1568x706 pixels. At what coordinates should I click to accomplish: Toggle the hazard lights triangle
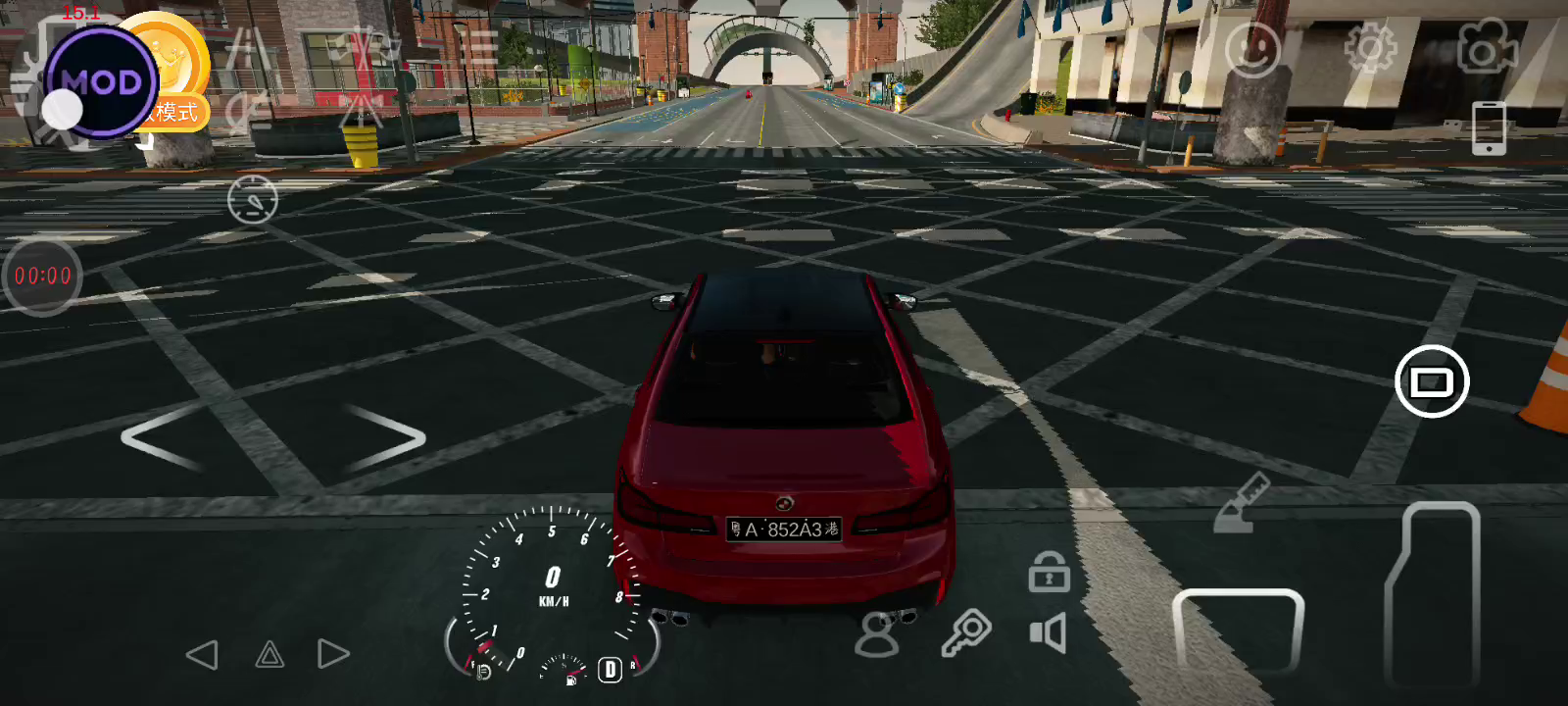[269, 655]
